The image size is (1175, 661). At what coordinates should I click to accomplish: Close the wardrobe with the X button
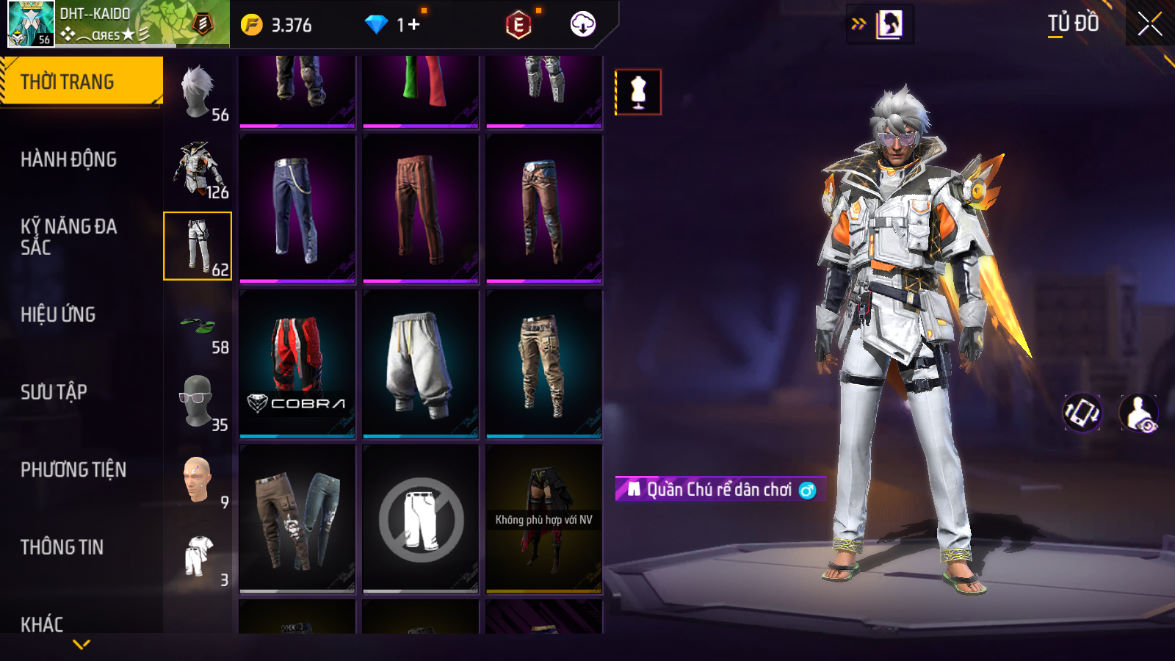click(x=1149, y=24)
